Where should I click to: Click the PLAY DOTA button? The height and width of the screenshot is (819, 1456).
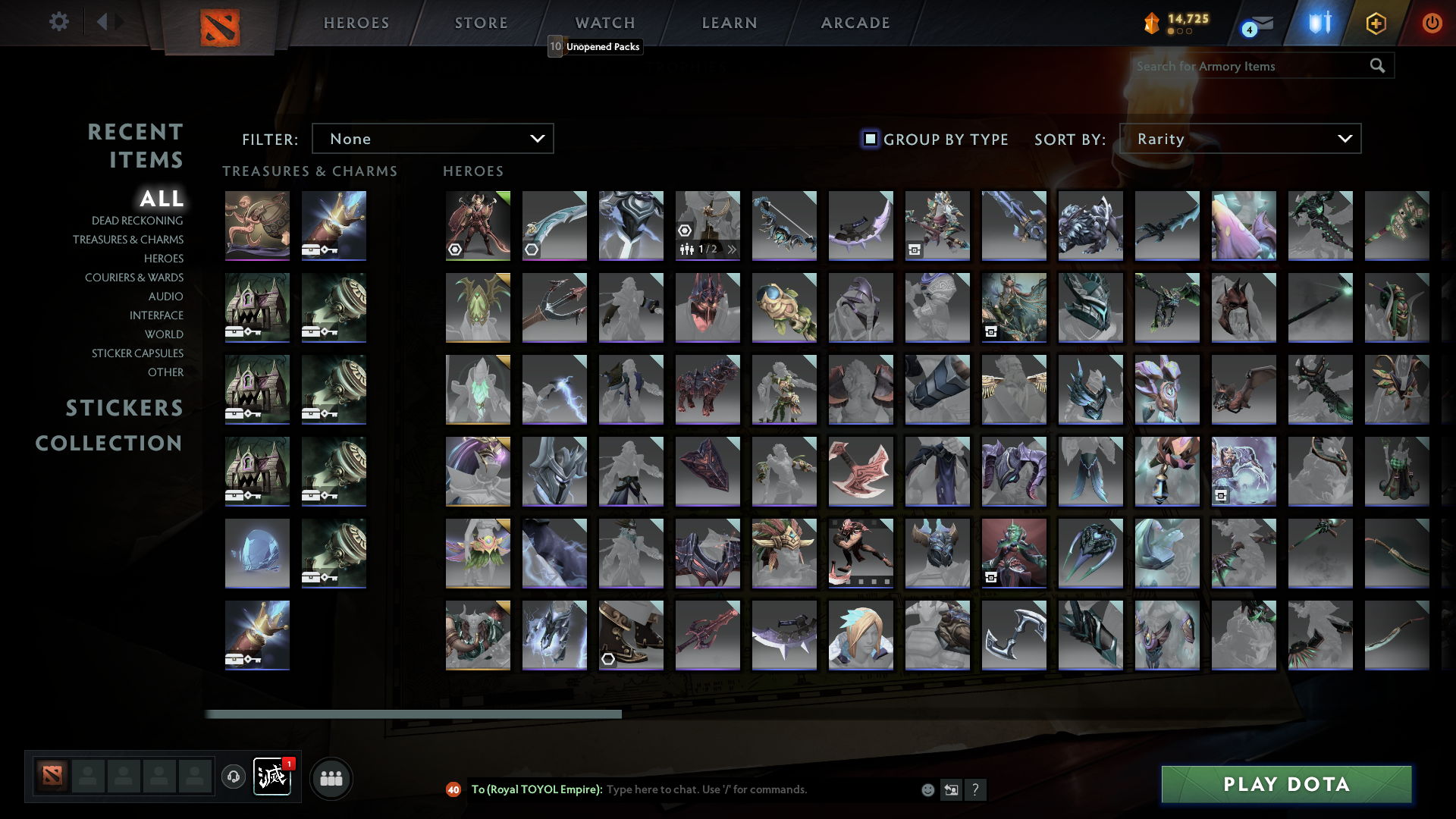1286,784
